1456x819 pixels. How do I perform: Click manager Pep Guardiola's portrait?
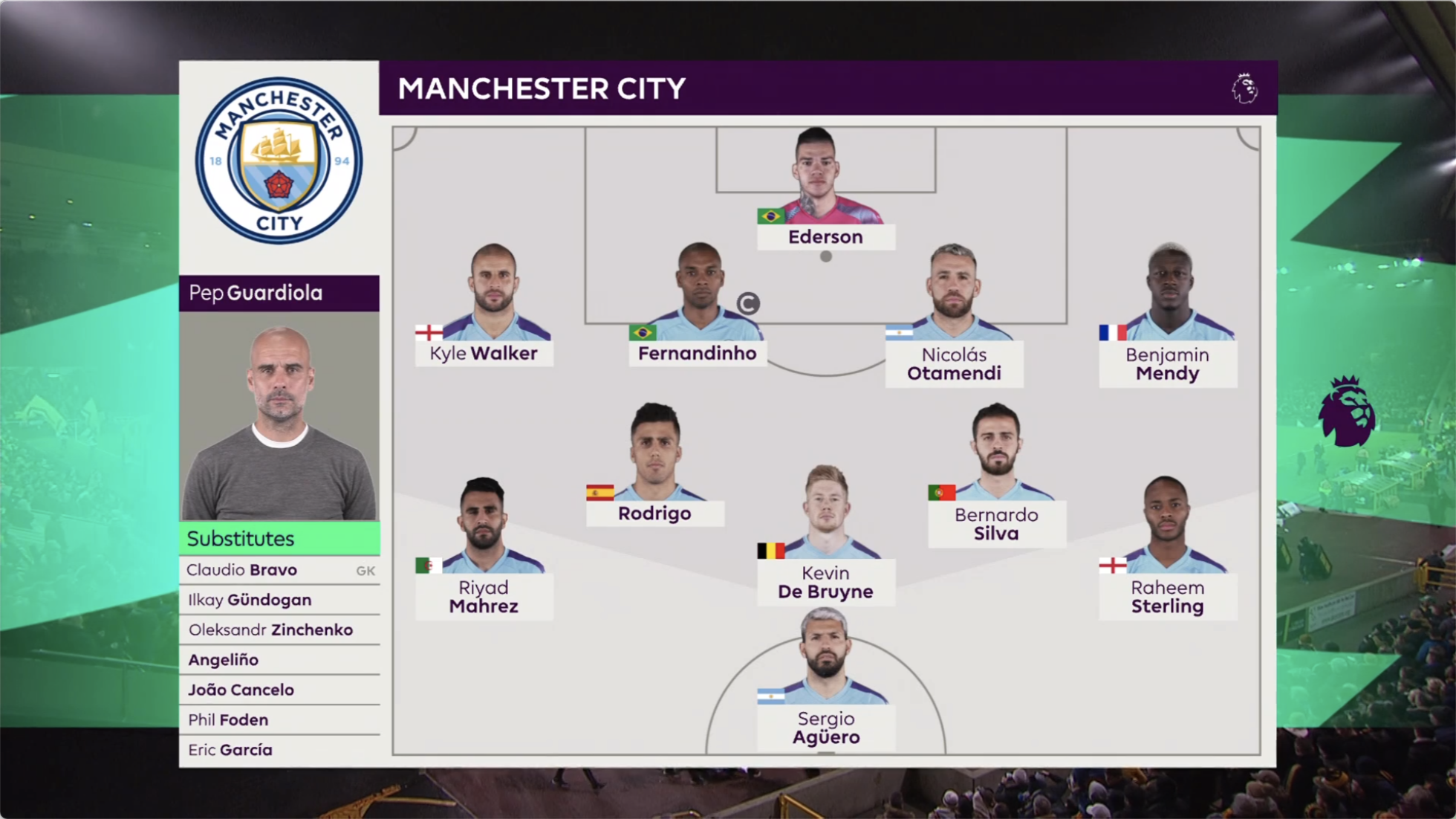click(279, 416)
